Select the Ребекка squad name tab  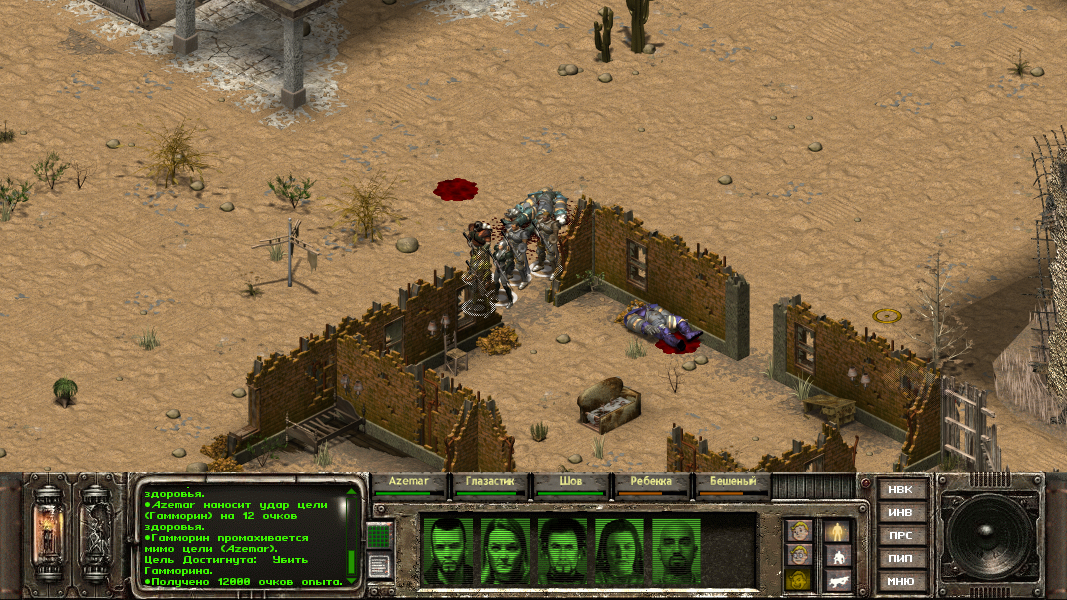[x=651, y=482]
